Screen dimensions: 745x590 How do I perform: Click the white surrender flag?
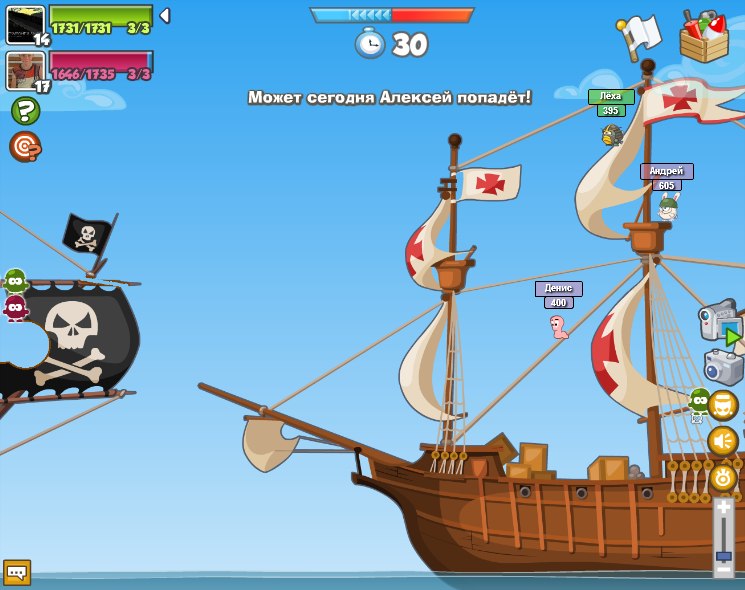[639, 37]
